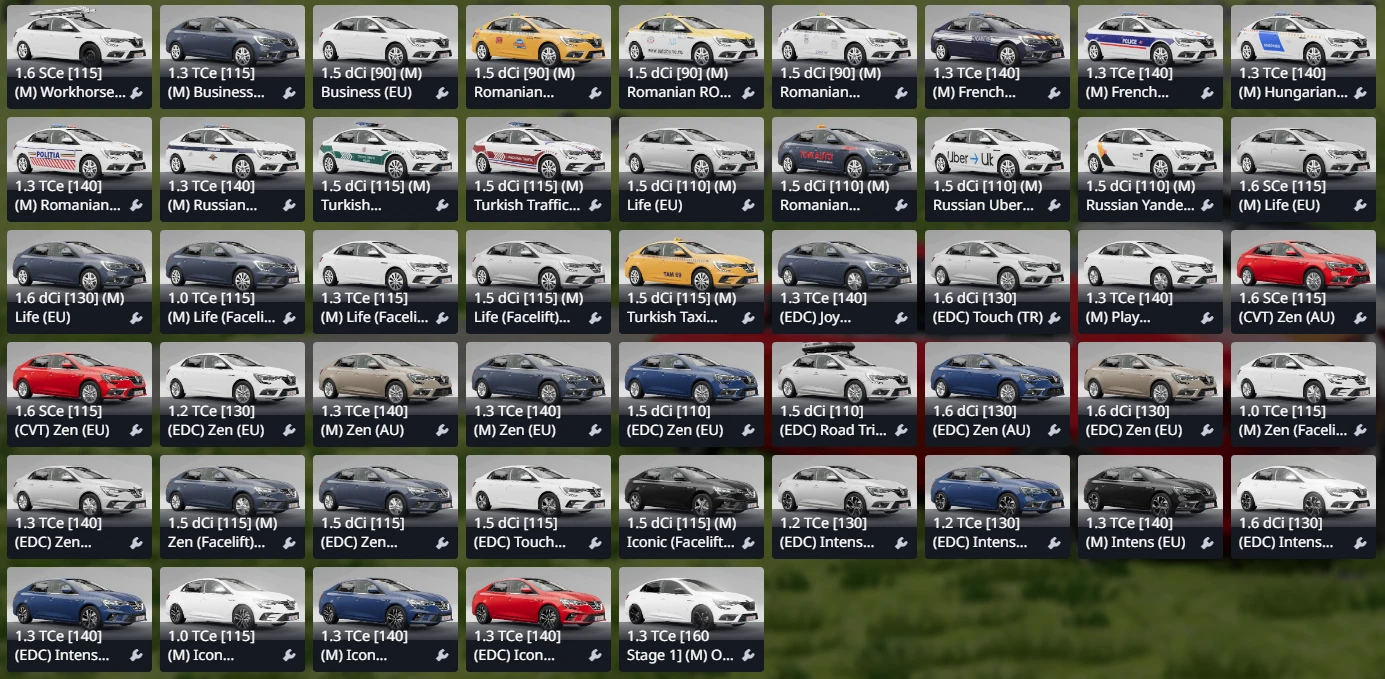Pick the Hungarian police 1.3 TCe variant
The width and height of the screenshot is (1385, 679).
(x=1303, y=56)
